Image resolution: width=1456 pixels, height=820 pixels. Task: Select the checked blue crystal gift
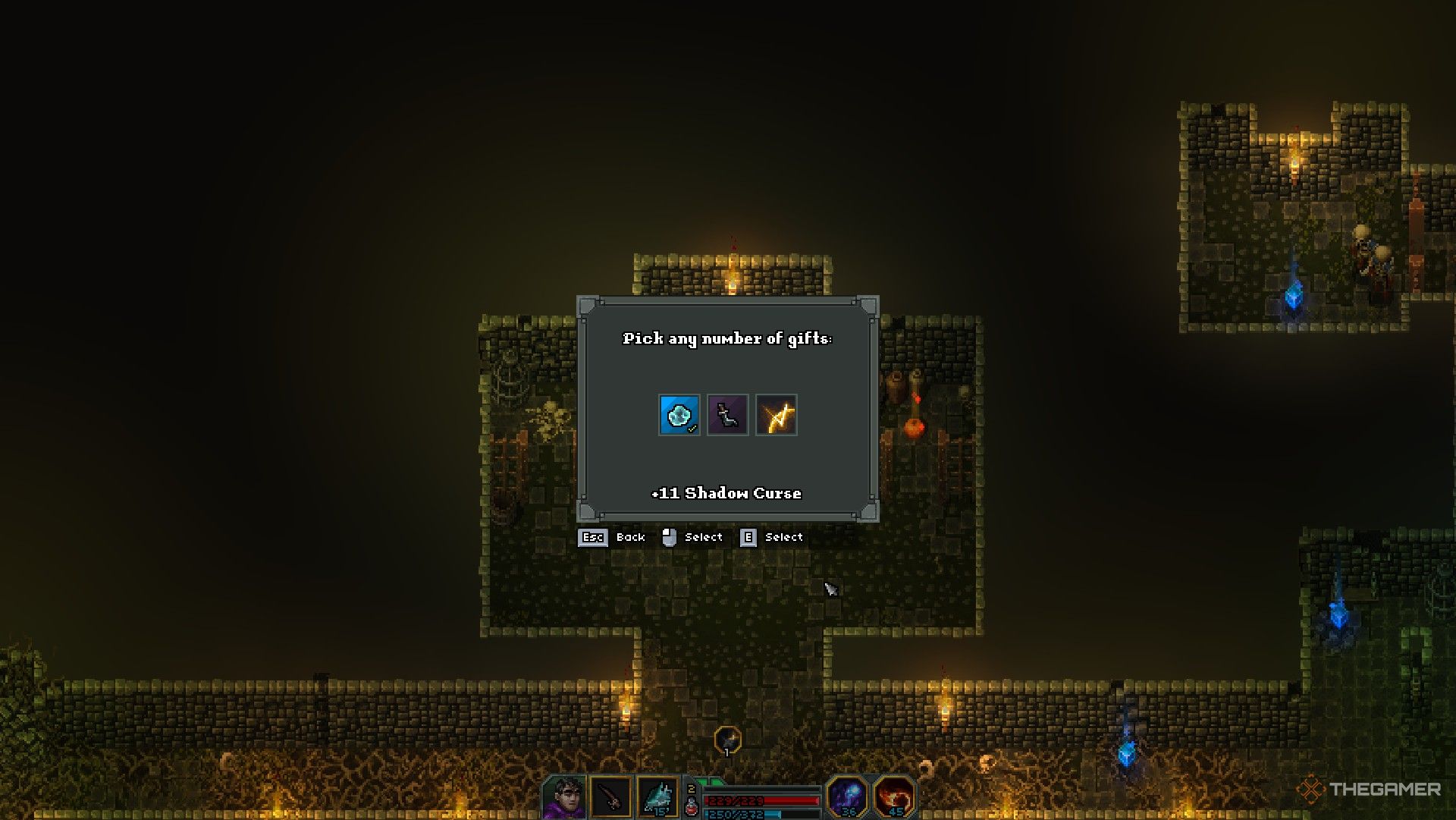point(679,415)
